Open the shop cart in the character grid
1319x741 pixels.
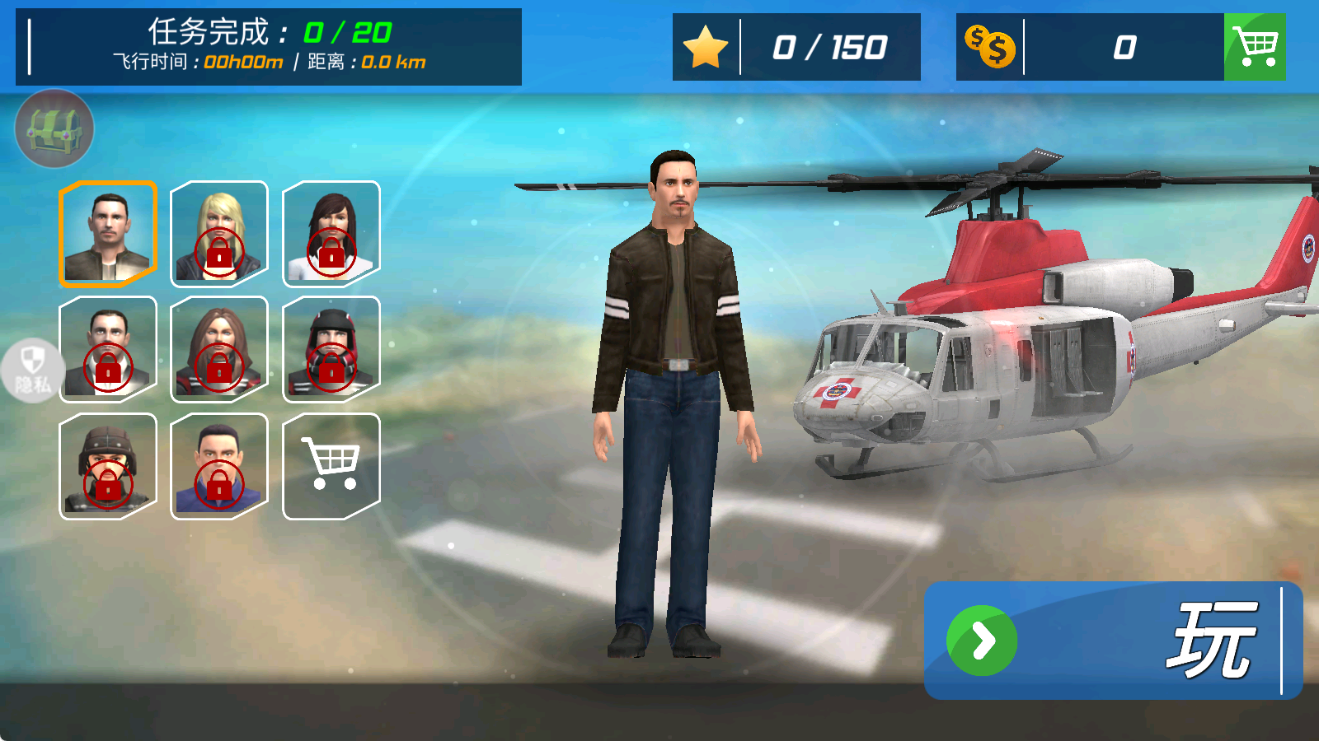[x=330, y=467]
